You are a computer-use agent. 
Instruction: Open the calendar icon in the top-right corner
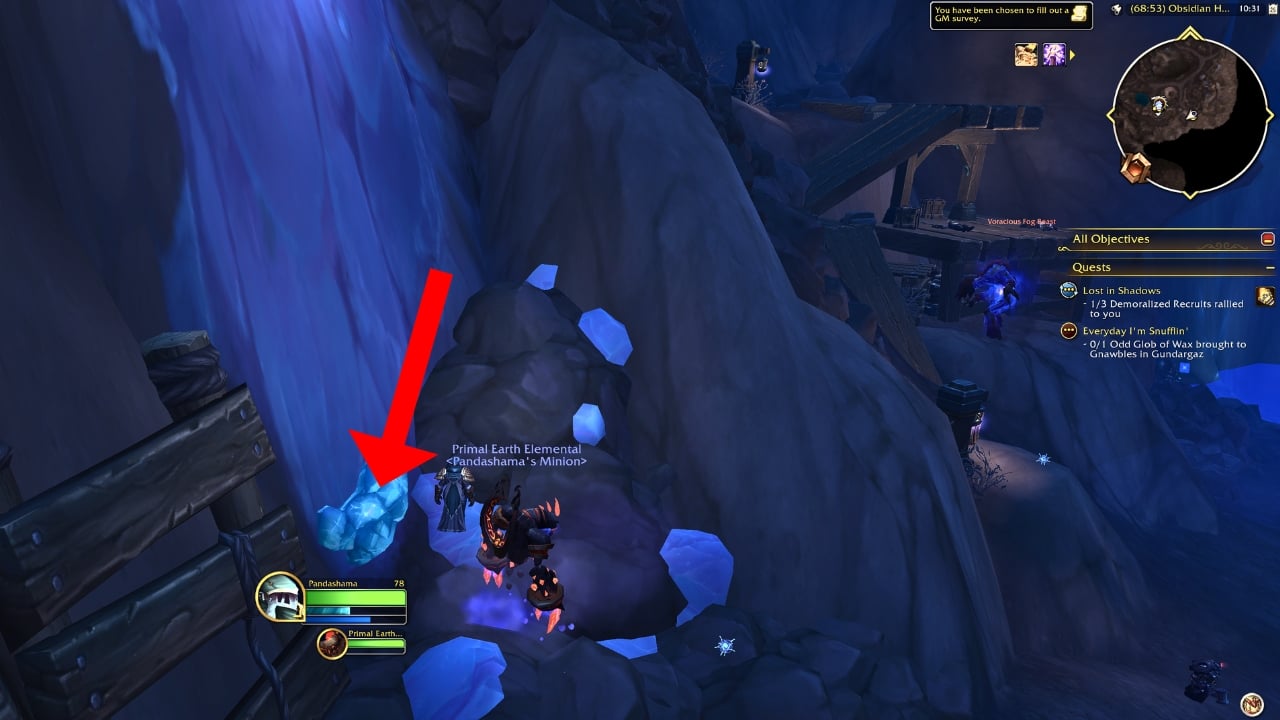coord(1272,9)
